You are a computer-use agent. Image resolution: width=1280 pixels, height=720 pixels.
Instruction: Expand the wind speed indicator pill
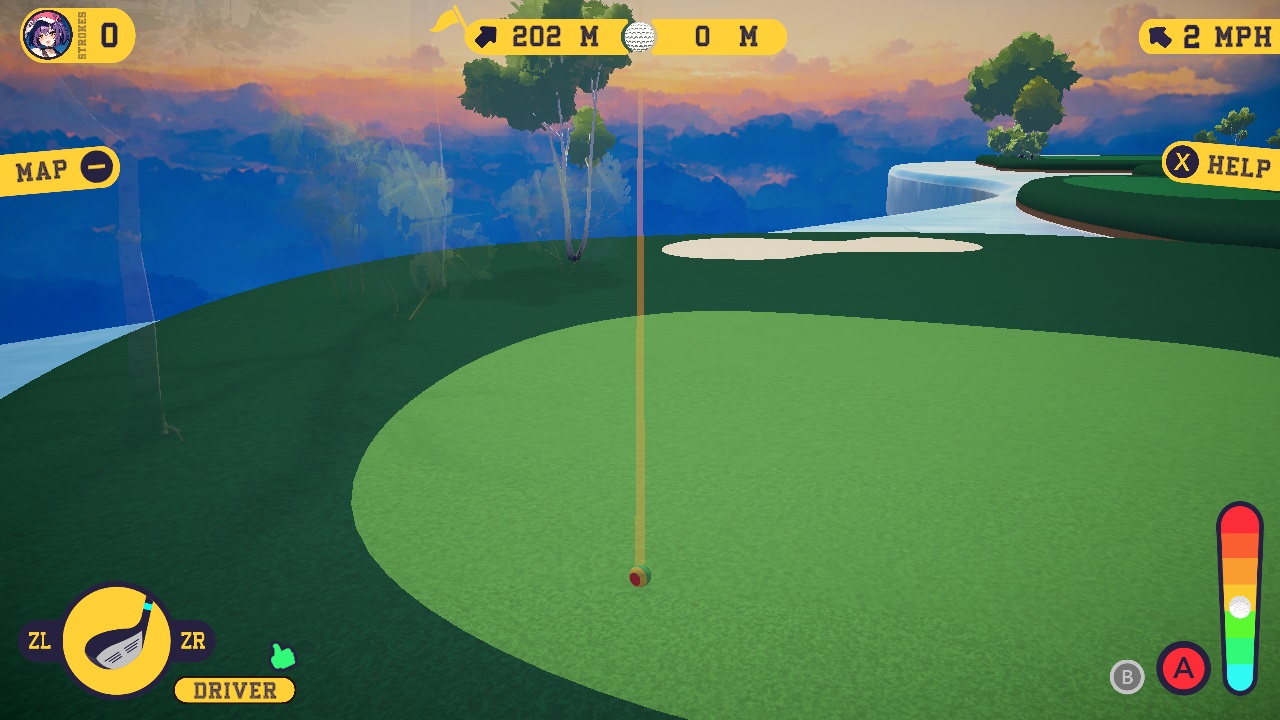1210,35
